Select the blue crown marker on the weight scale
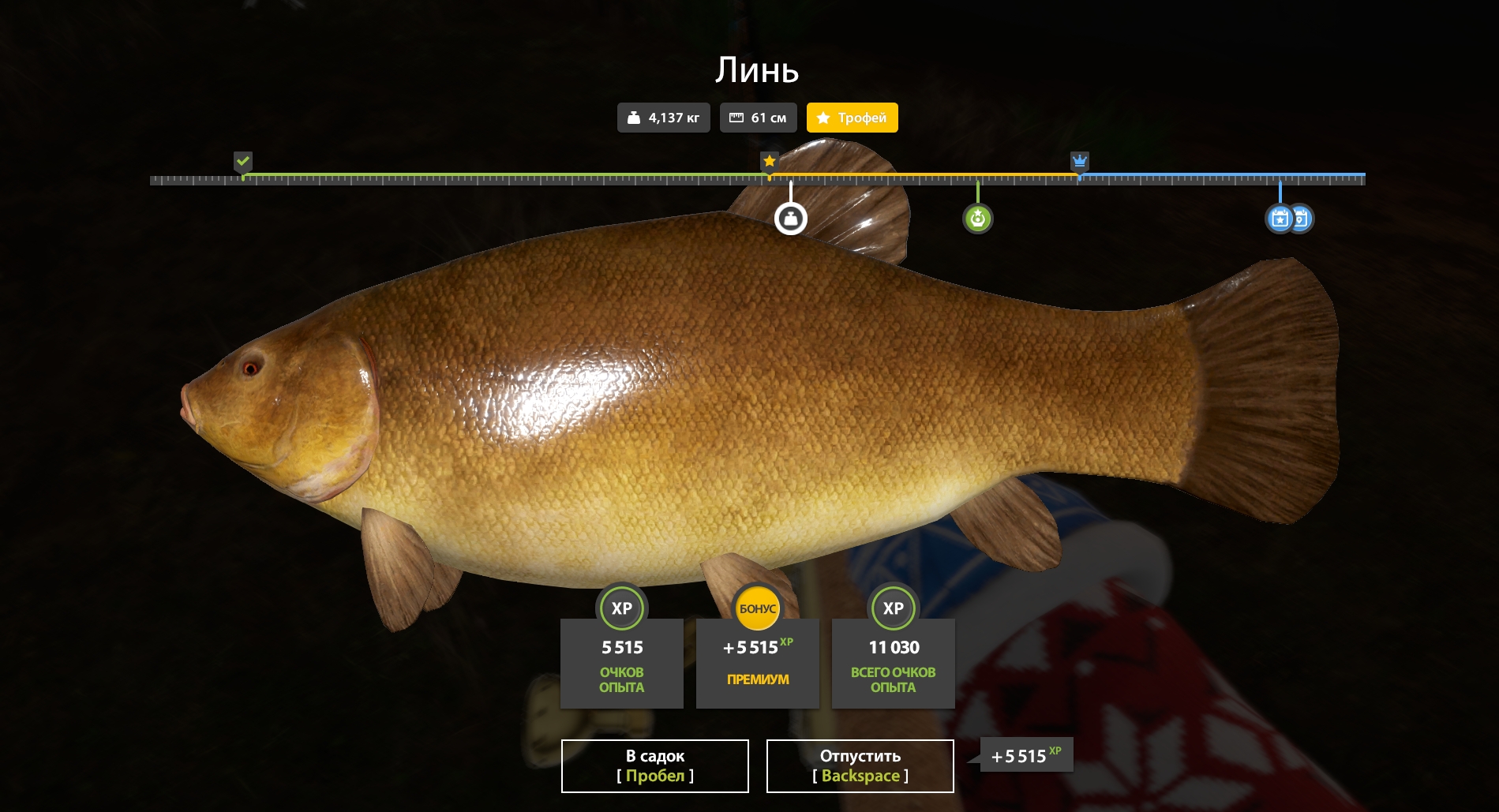 1079,162
